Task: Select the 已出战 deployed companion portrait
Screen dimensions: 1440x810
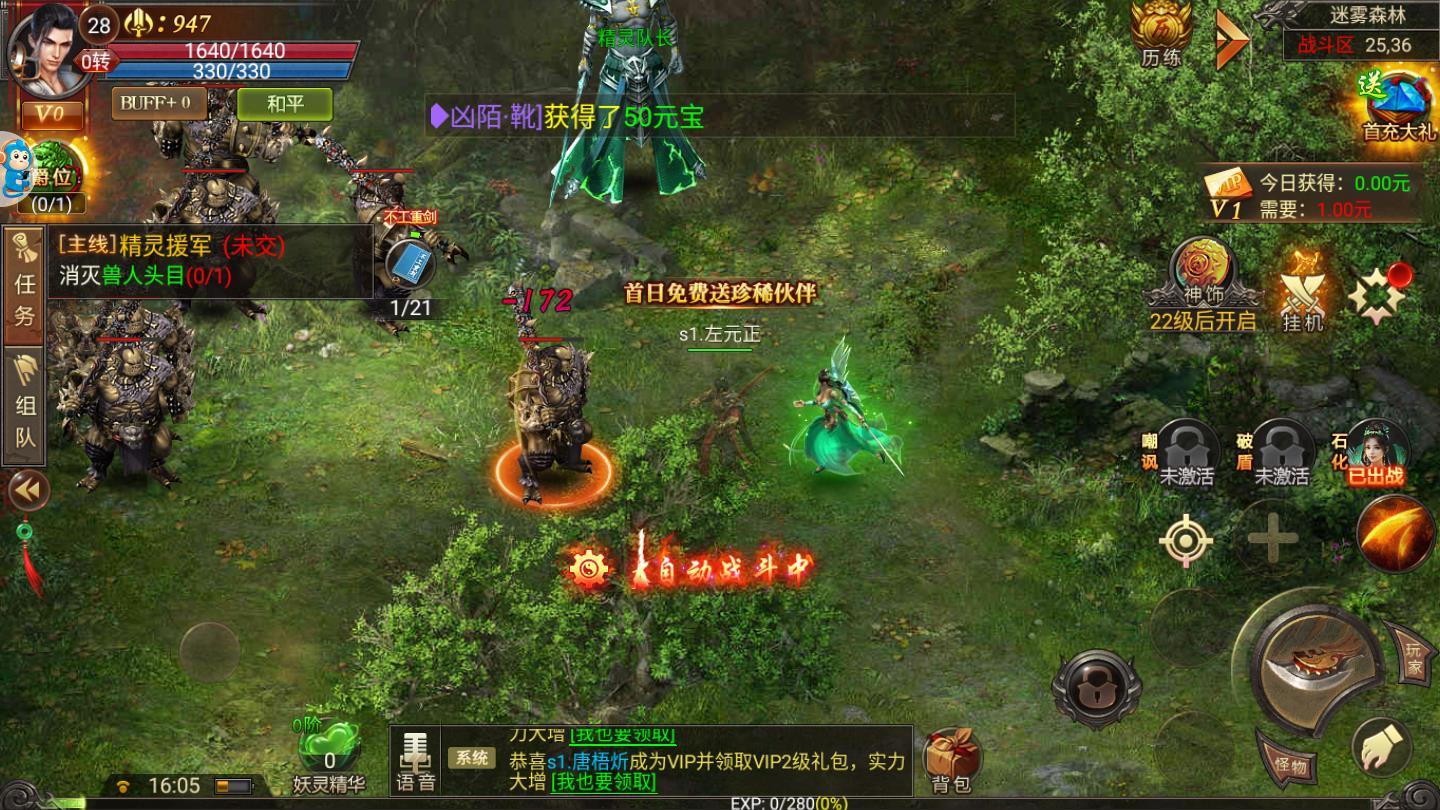Action: point(1377,451)
